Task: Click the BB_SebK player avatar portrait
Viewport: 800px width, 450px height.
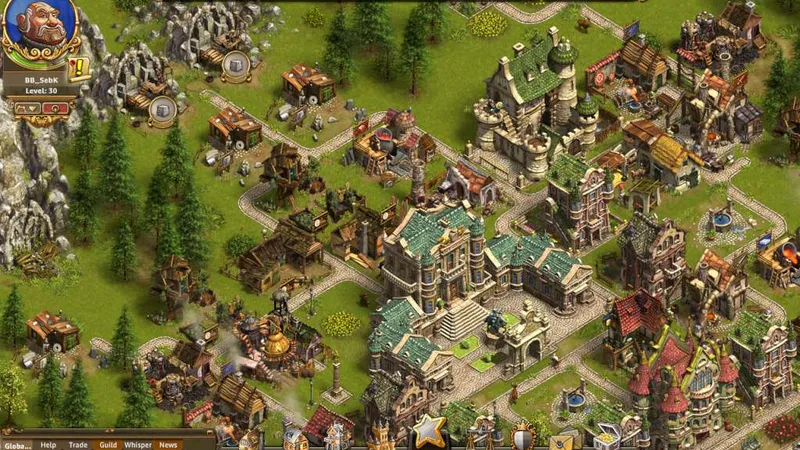Action: (x=39, y=30)
